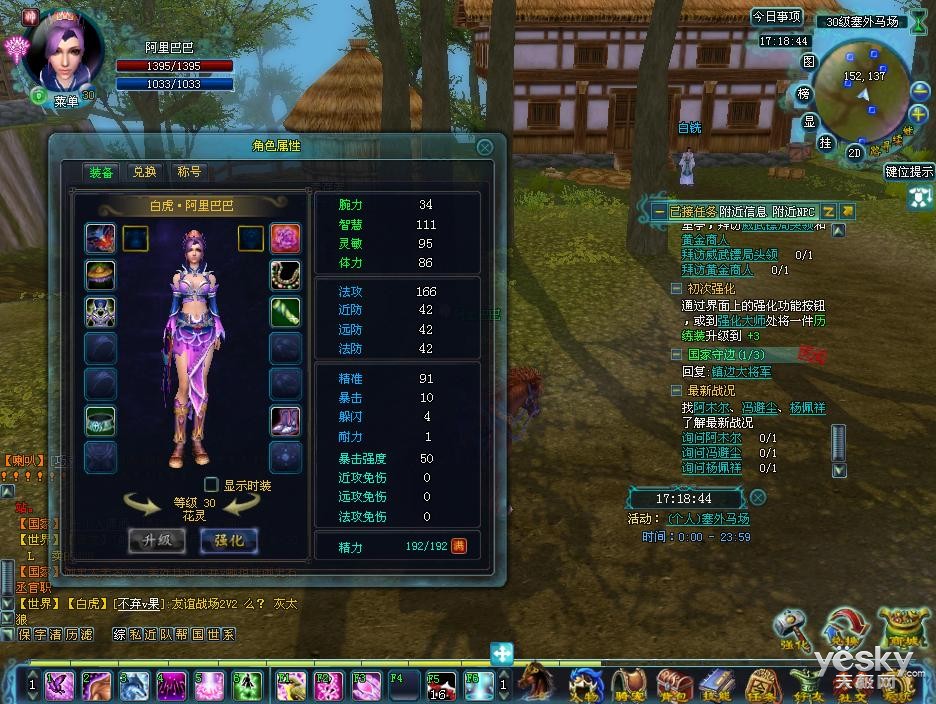Viewport: 936px width, 704px height.
Task: Select the pink flower equipment slot
Action: [x=285, y=238]
